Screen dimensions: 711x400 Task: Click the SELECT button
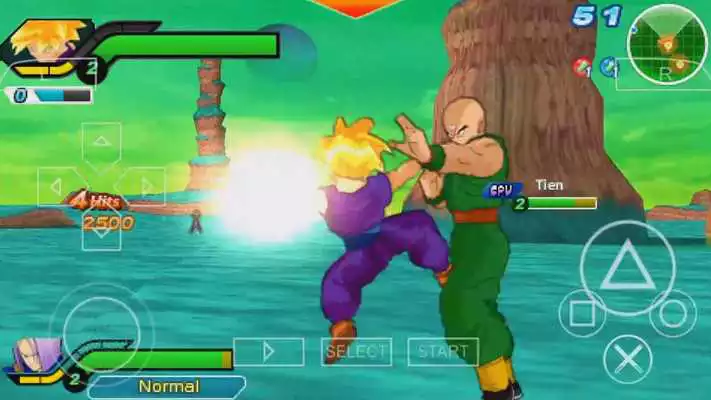356,351
